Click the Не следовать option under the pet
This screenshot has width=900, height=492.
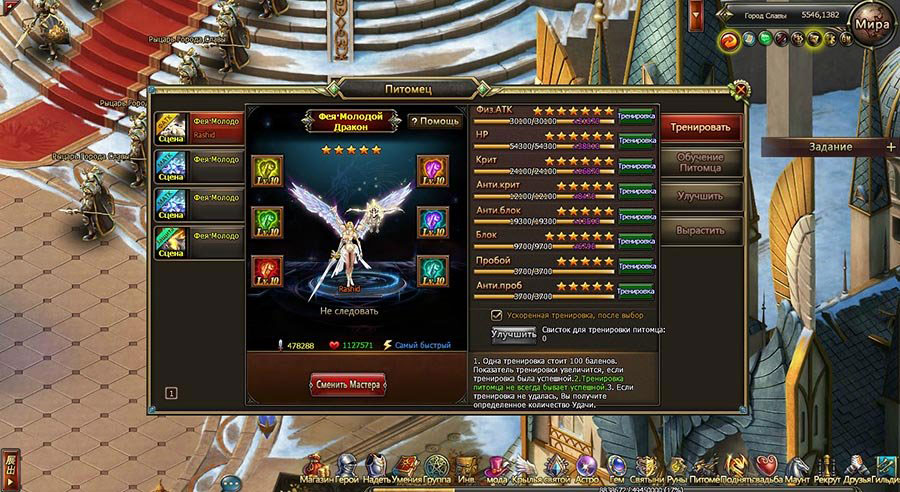[x=349, y=311]
